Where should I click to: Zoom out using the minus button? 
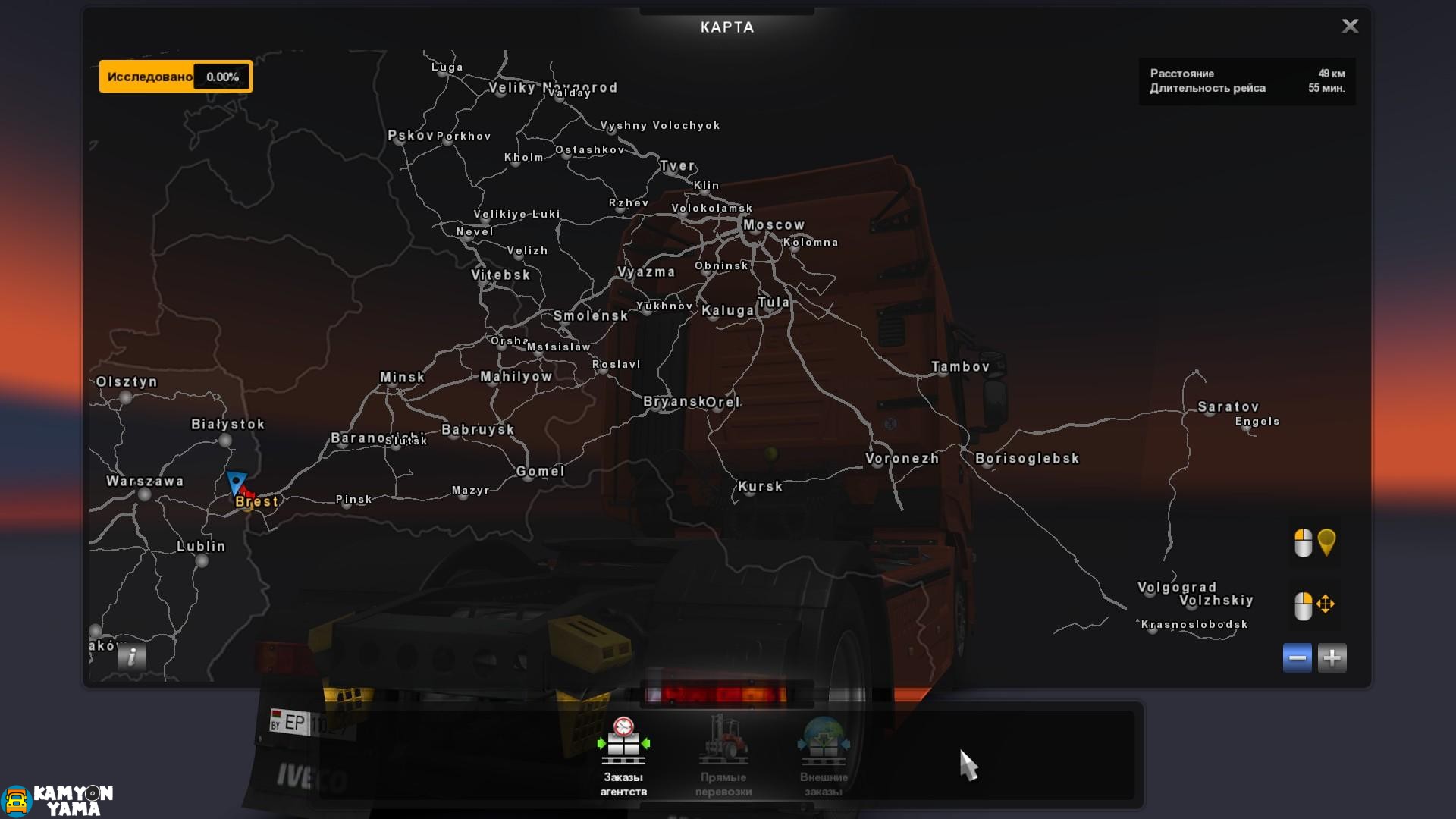coord(1298,657)
